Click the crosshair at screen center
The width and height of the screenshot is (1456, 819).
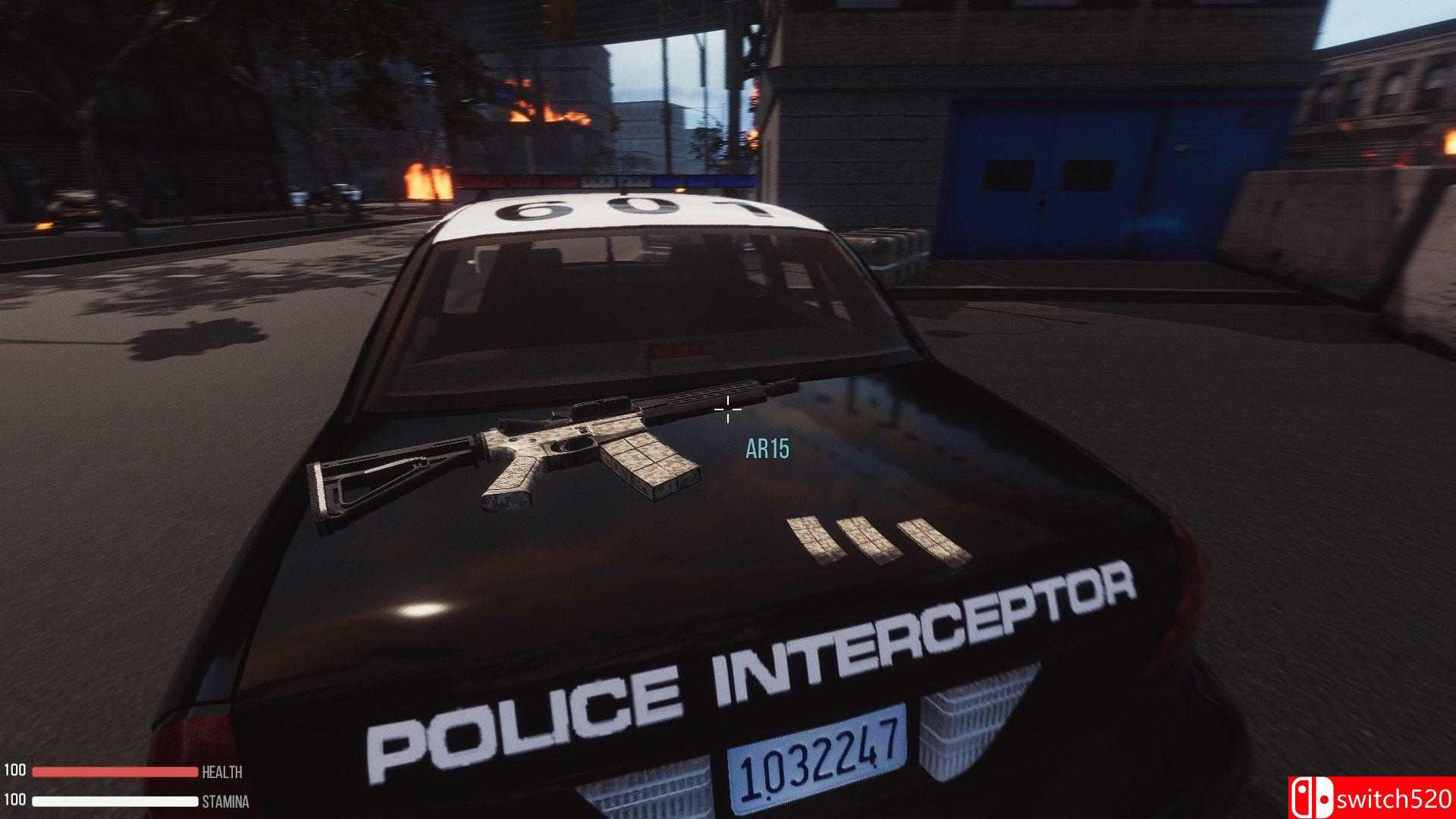pyautogui.click(x=728, y=409)
